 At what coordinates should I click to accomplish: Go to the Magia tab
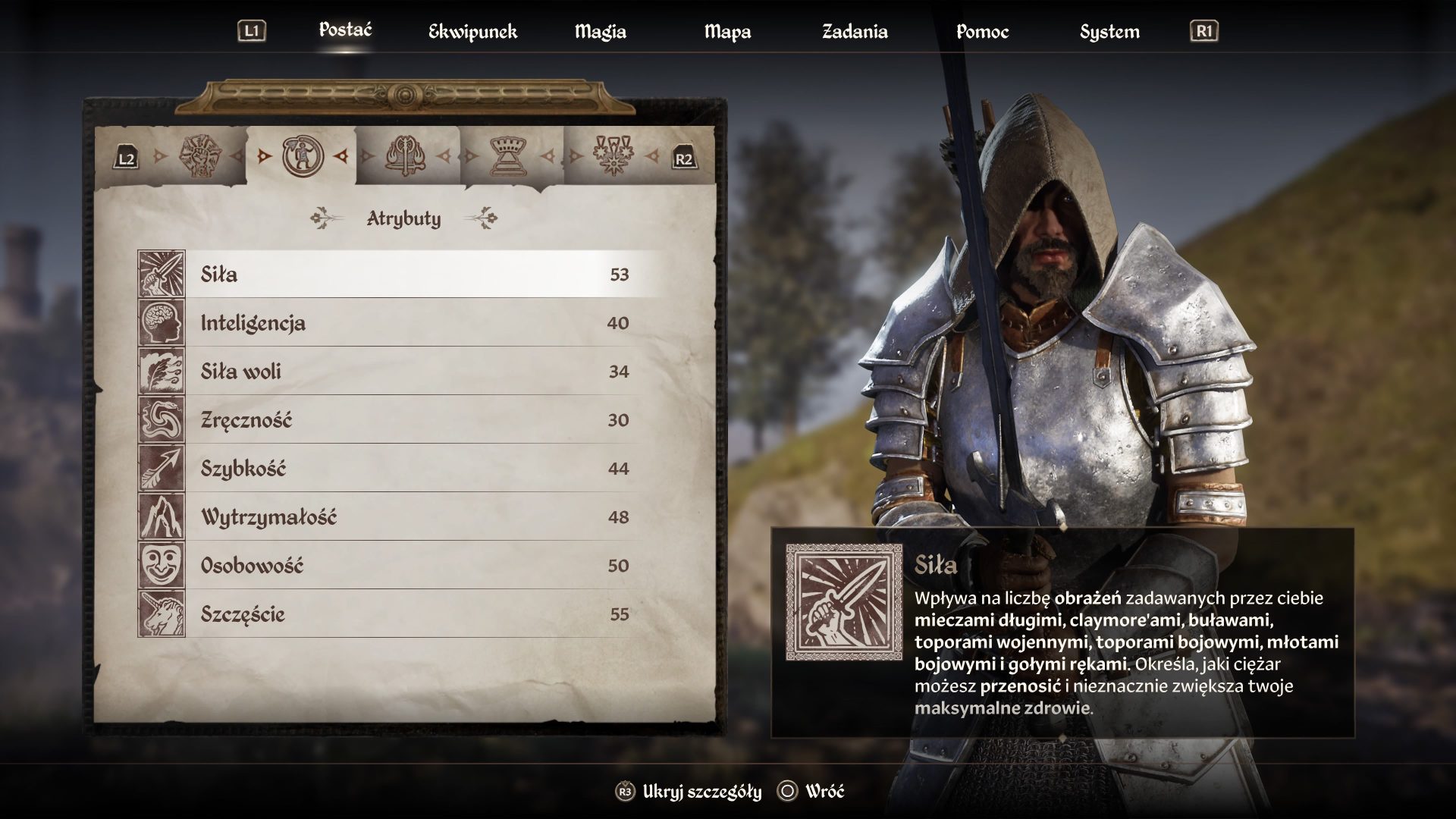(600, 32)
